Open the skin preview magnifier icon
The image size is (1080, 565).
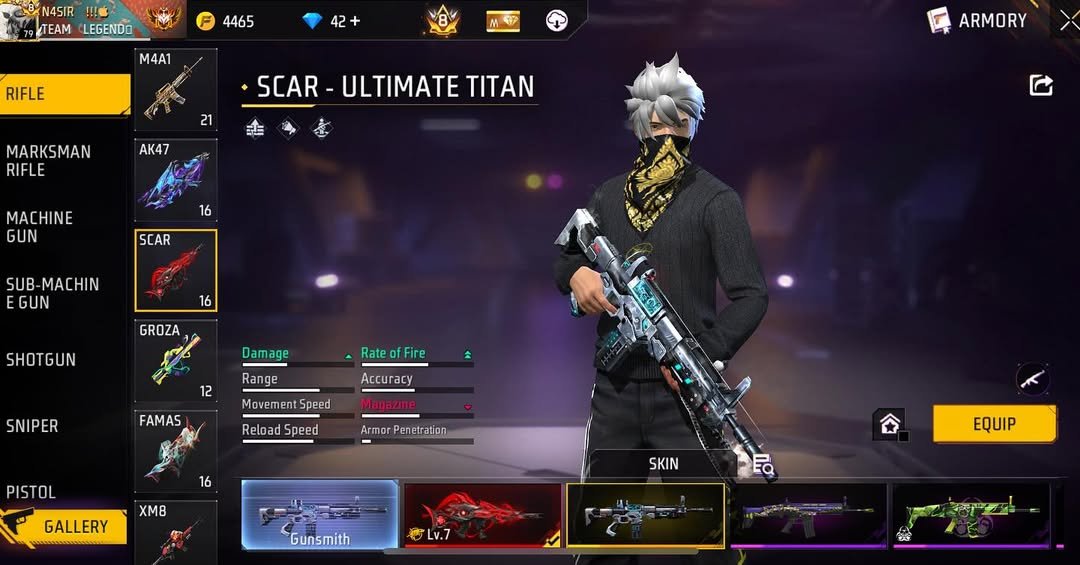coord(764,465)
